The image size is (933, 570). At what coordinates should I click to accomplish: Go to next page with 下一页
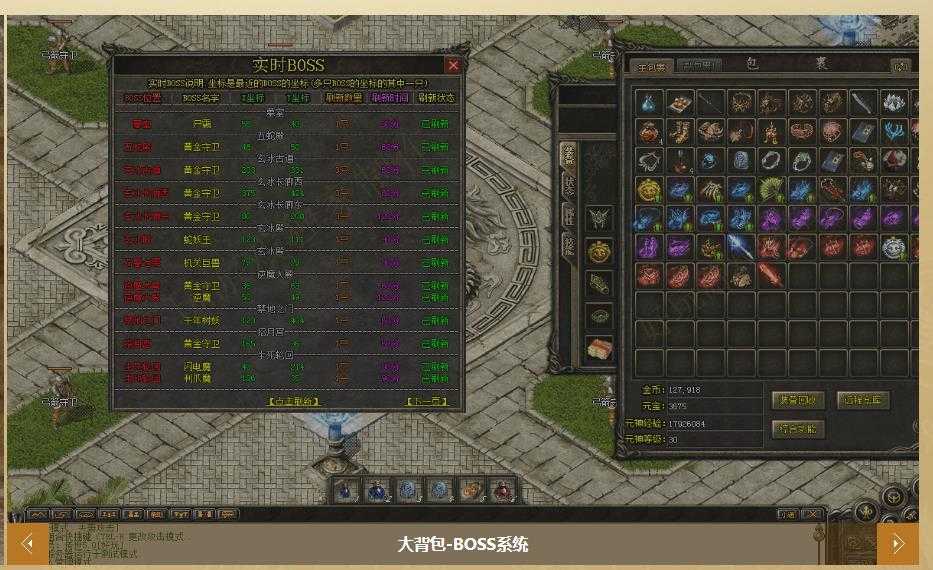pyautogui.click(x=427, y=401)
